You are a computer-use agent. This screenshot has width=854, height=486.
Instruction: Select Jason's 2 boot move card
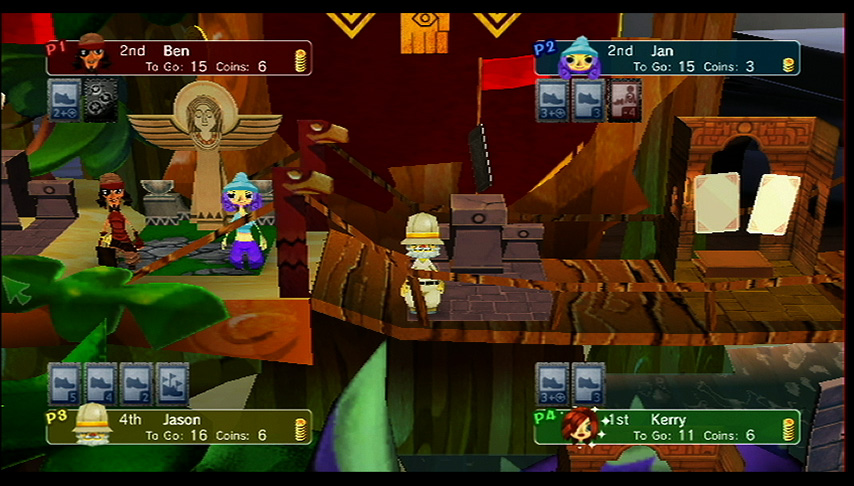pyautogui.click(x=137, y=384)
